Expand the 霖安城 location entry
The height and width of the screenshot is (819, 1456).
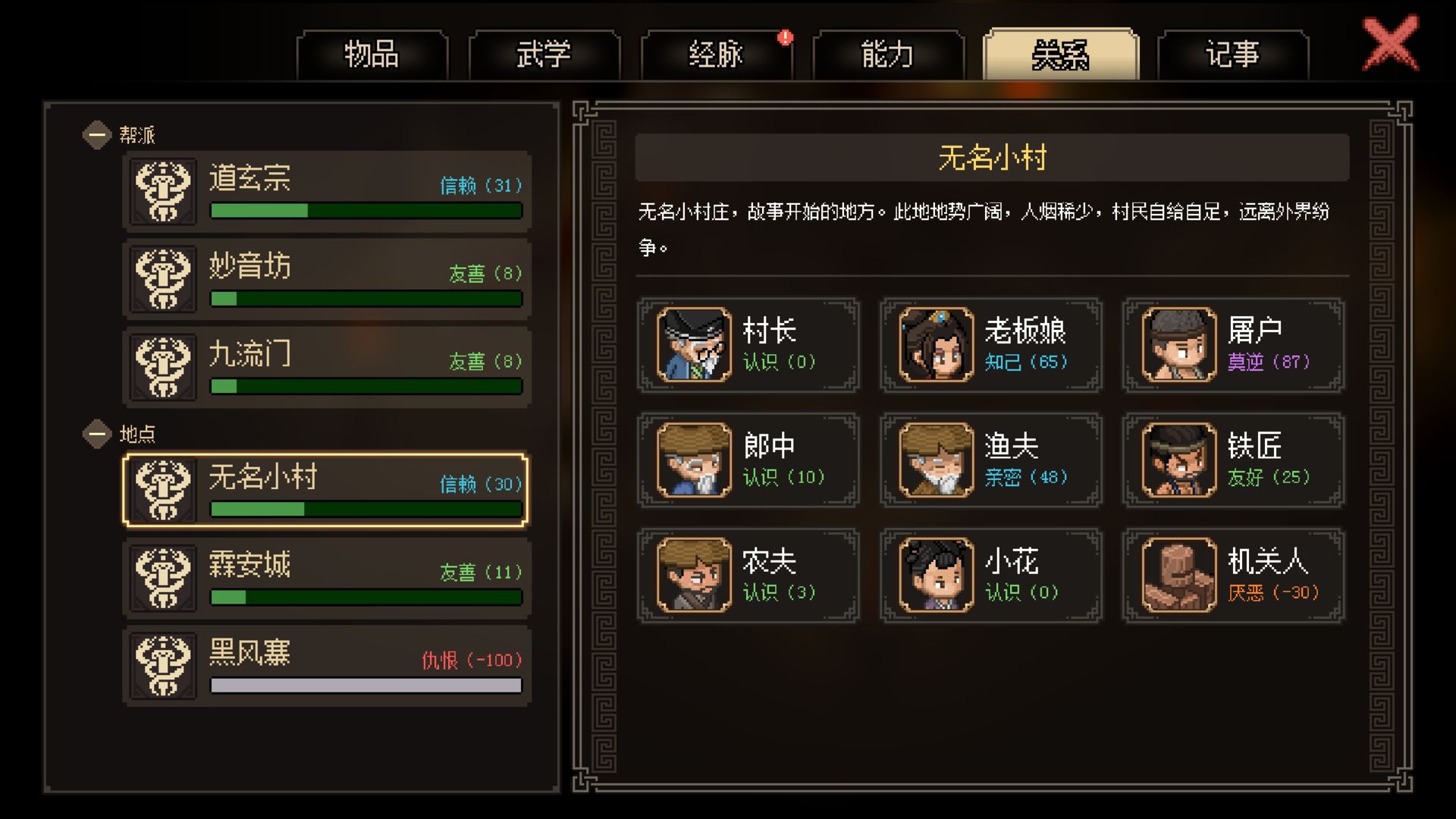[x=326, y=576]
